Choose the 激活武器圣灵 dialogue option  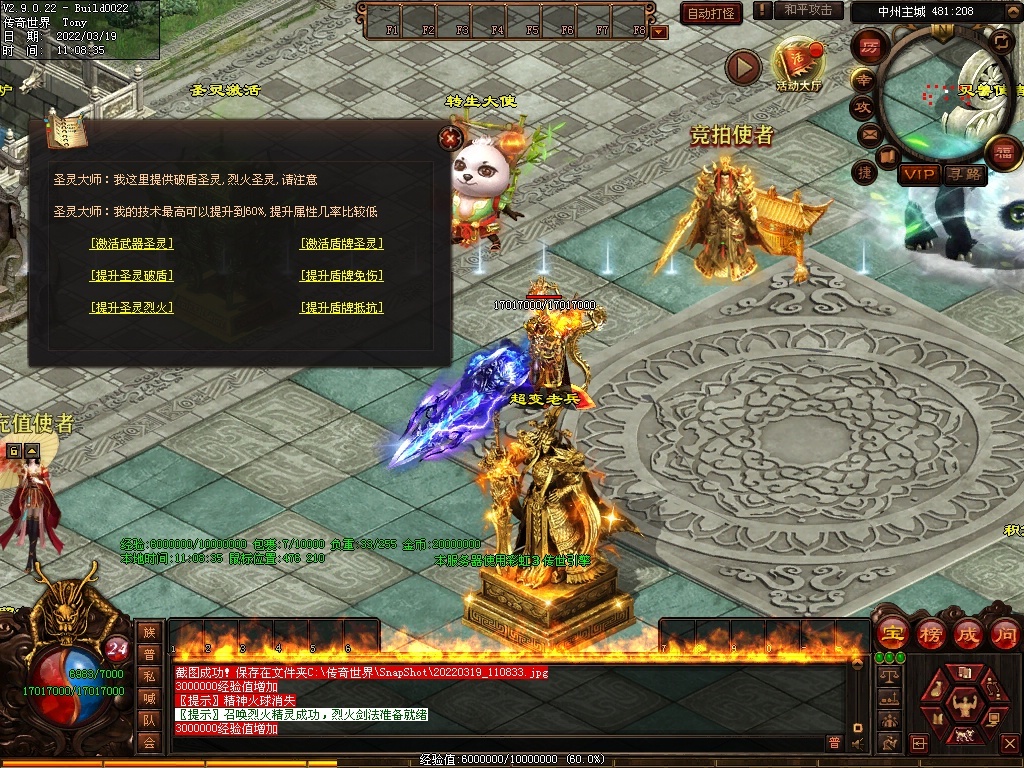[132, 243]
